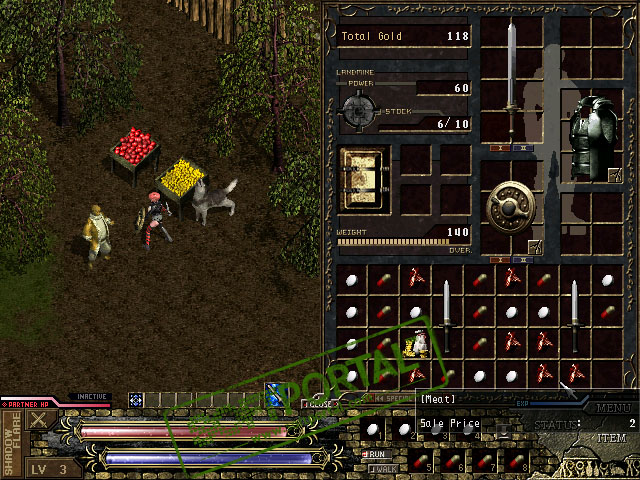Toggle RUN movement mode
This screenshot has height=480, width=640.
[376, 453]
